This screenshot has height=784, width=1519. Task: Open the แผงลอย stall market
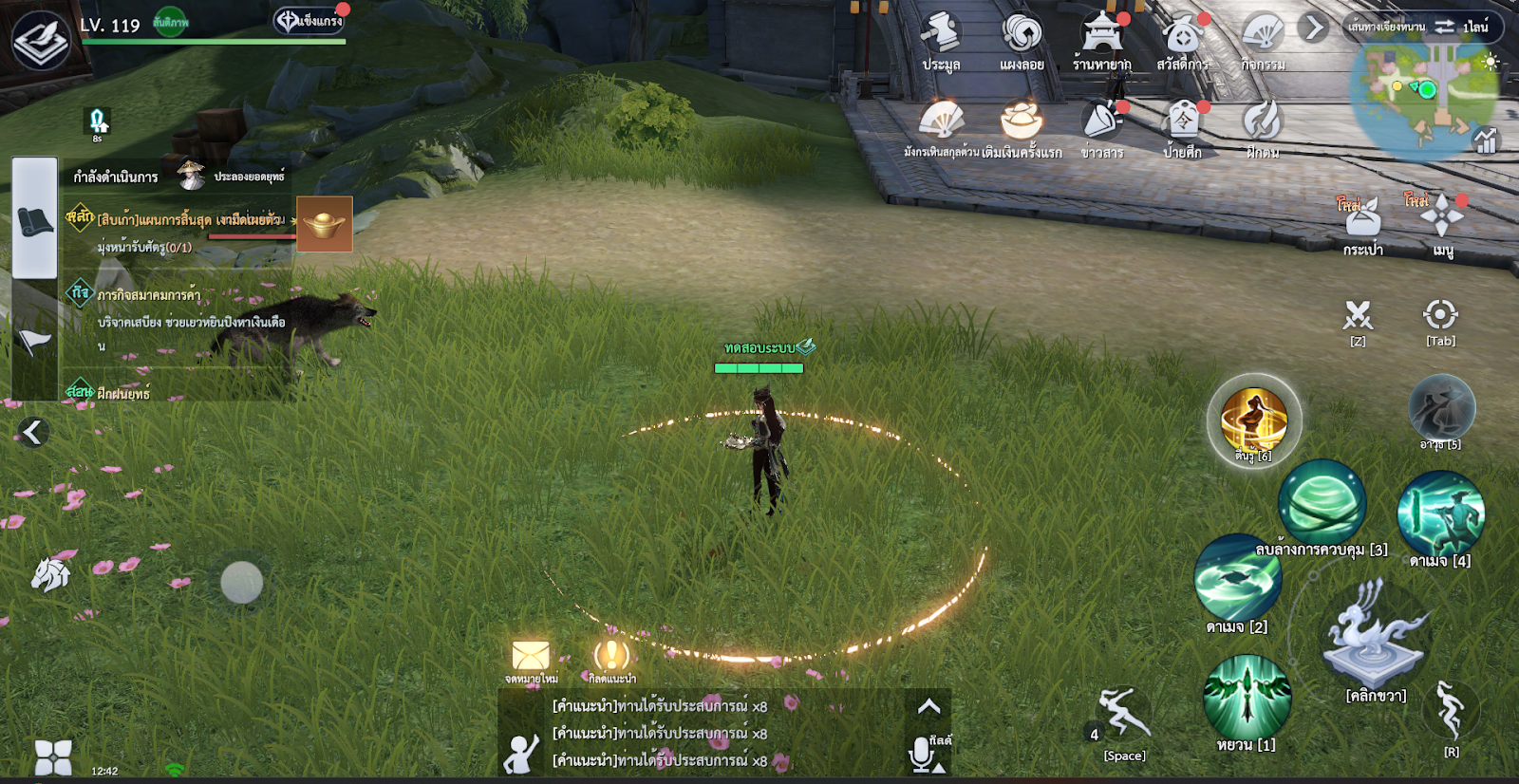(x=1022, y=37)
